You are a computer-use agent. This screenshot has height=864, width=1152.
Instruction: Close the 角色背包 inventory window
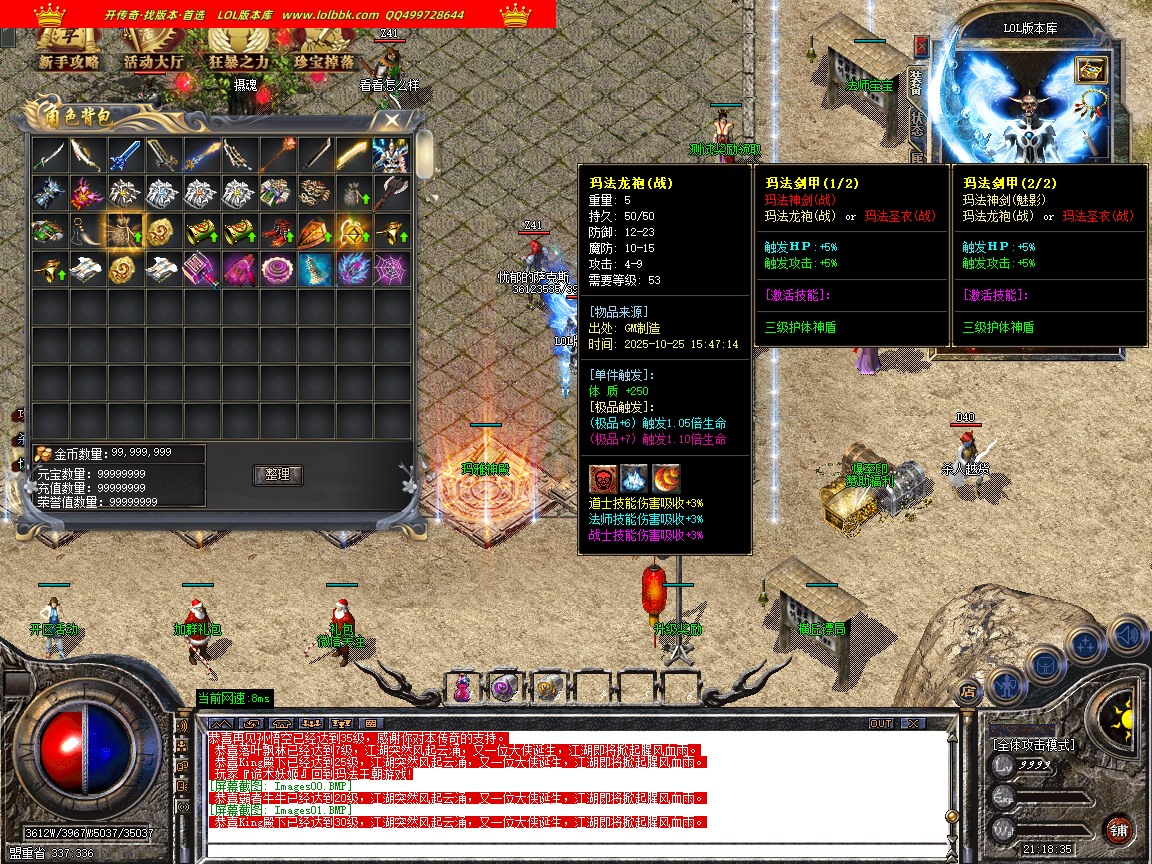[391, 120]
